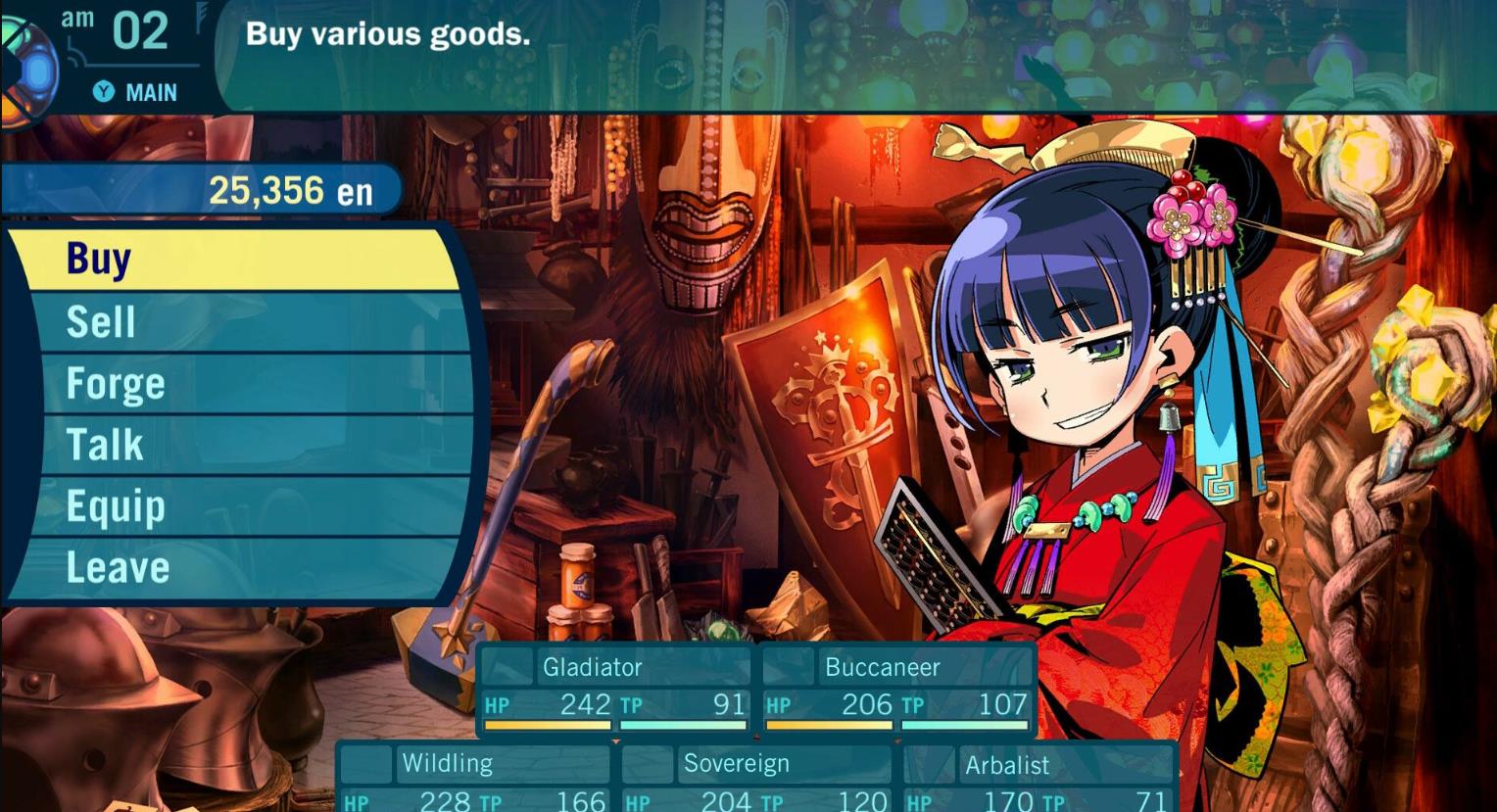Open the Equip menu entry
Image resolution: width=1497 pixels, height=812 pixels.
(x=115, y=506)
